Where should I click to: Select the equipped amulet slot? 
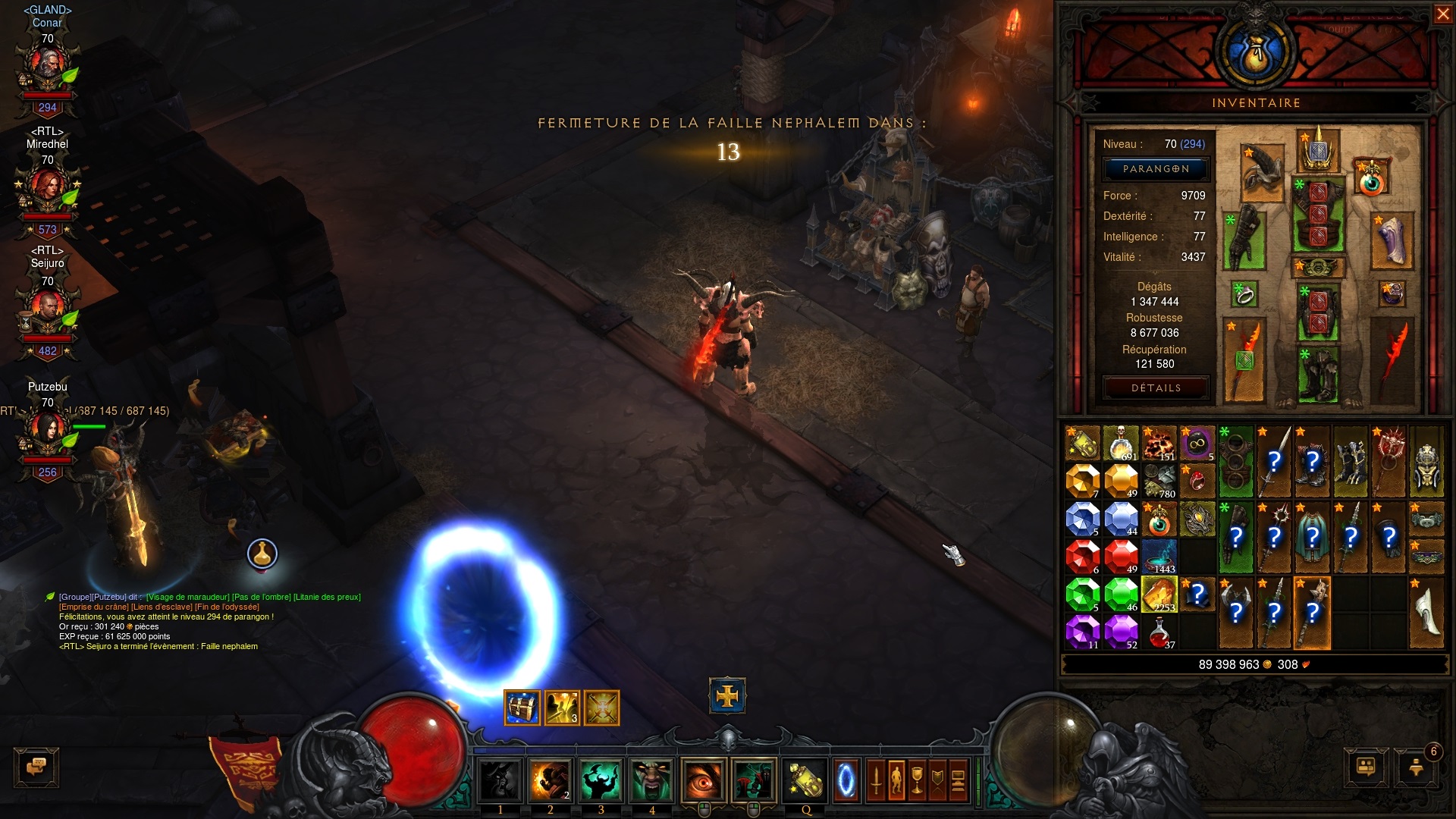[1371, 177]
